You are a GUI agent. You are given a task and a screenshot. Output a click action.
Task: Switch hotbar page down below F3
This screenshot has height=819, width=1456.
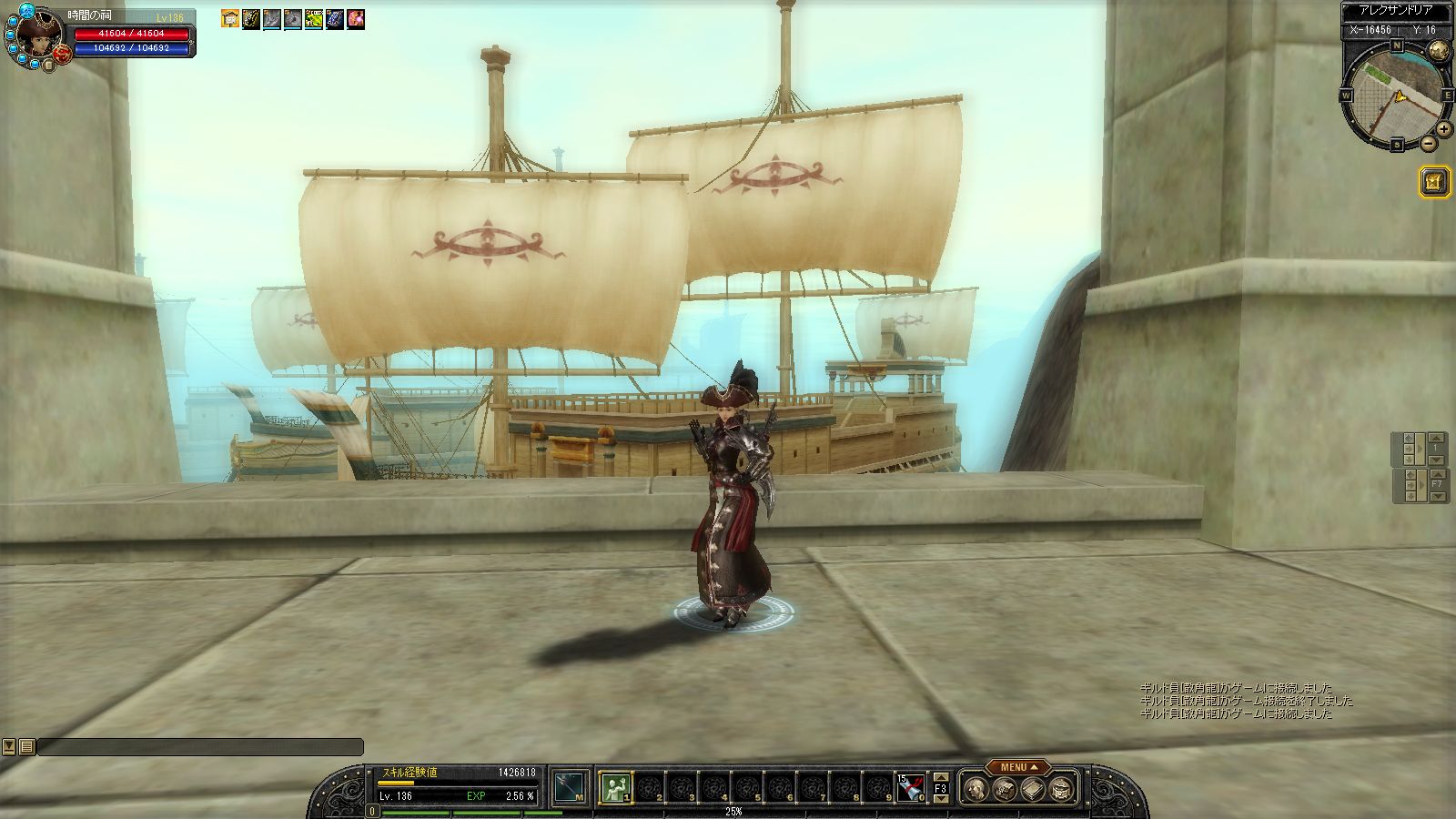941,799
